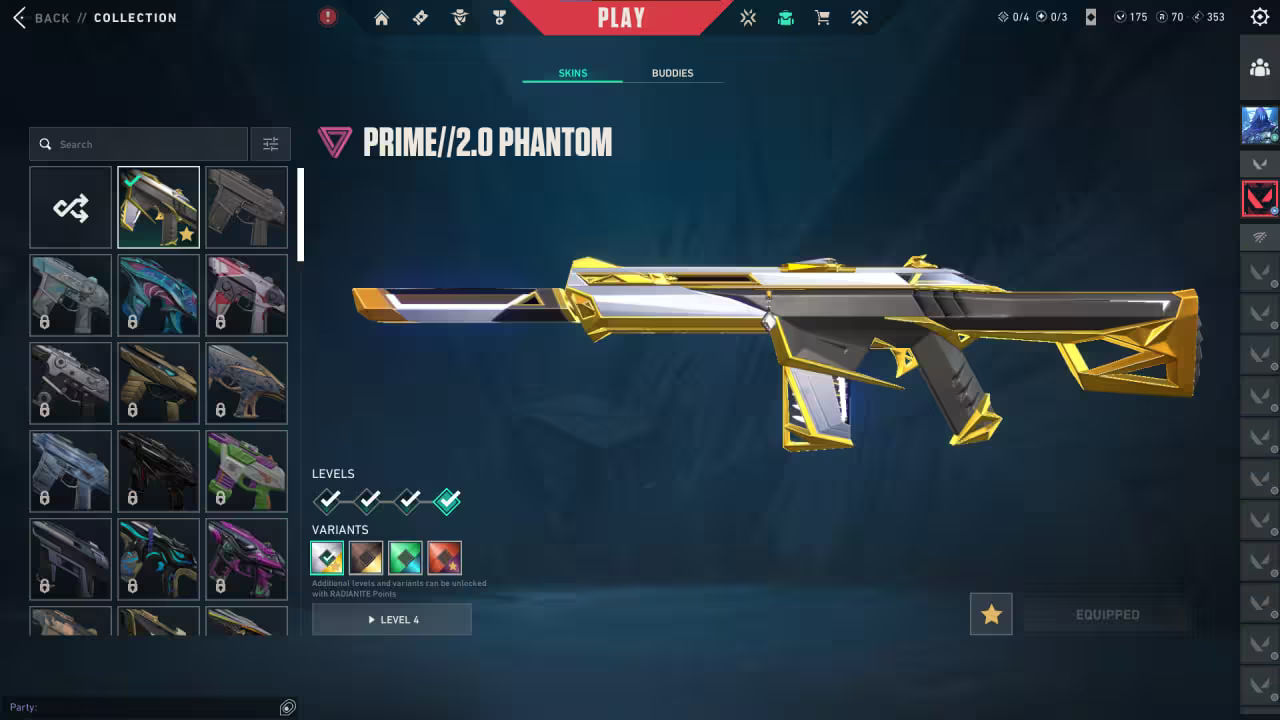Go back using the Back chevron
This screenshot has height=720, width=1280.
(x=20, y=17)
